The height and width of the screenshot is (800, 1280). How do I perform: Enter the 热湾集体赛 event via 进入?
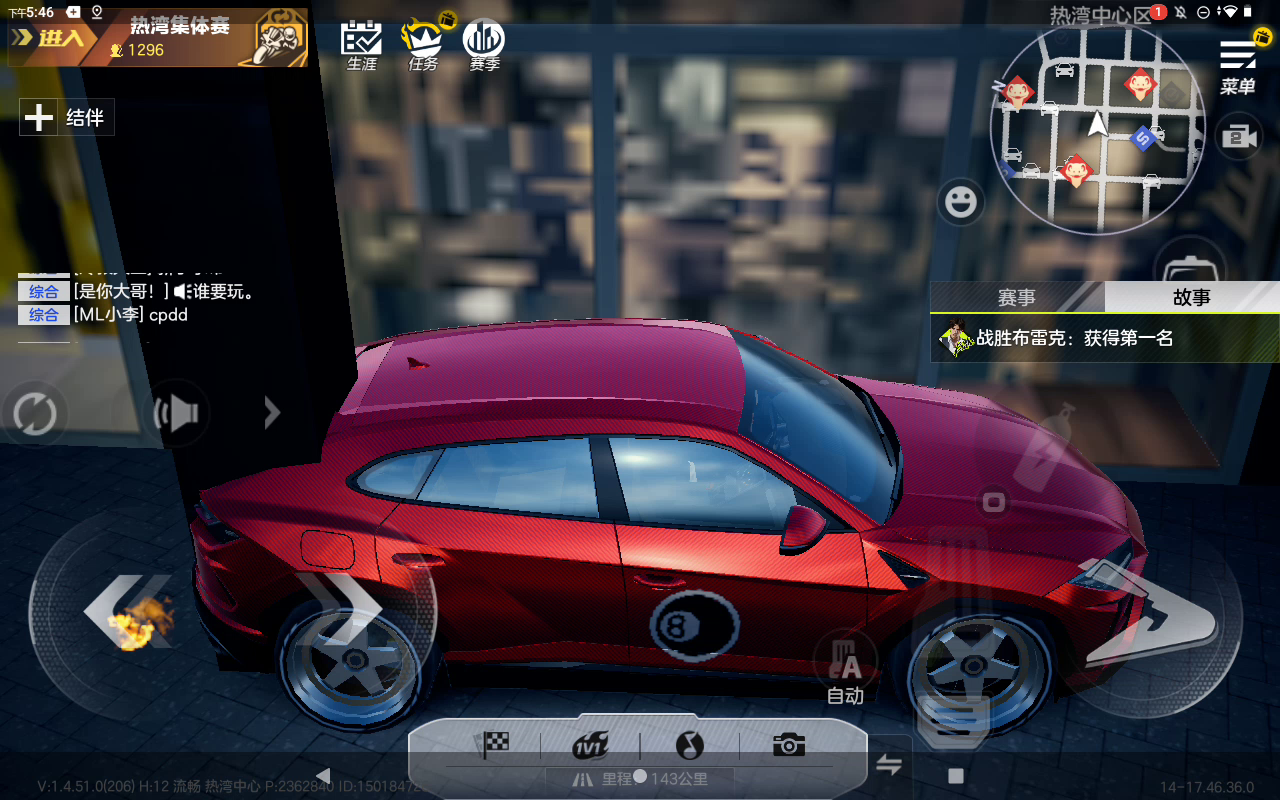click(50, 39)
